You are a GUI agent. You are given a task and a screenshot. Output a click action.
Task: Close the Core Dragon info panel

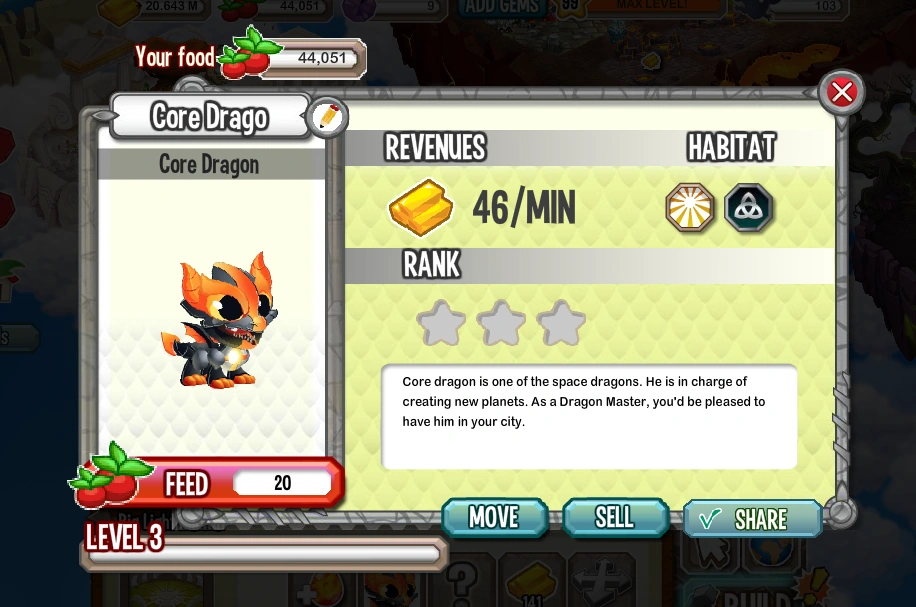(x=842, y=93)
